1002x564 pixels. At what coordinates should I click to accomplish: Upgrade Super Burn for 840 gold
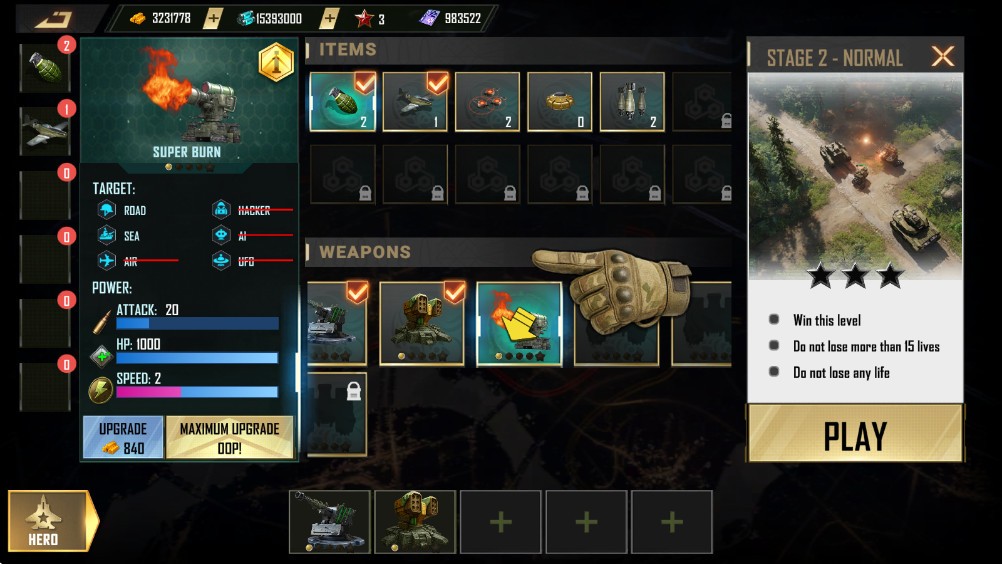[123, 438]
